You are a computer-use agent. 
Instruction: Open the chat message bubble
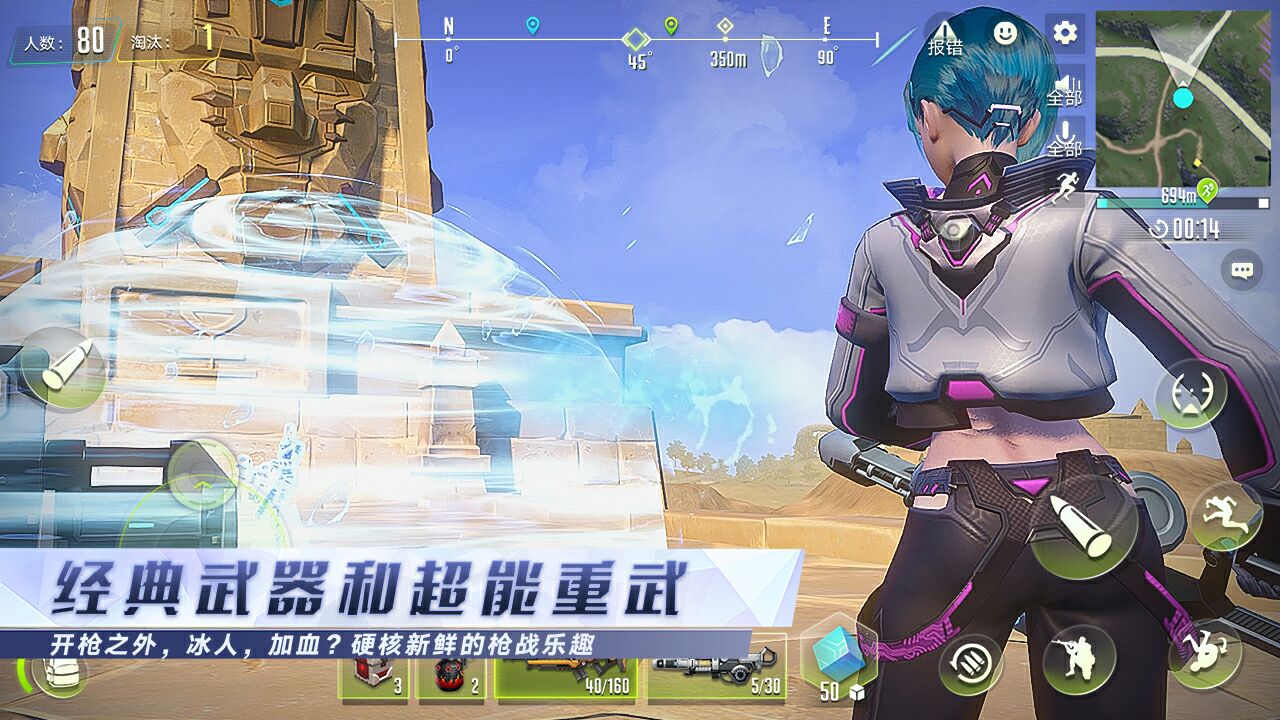coord(1240,268)
